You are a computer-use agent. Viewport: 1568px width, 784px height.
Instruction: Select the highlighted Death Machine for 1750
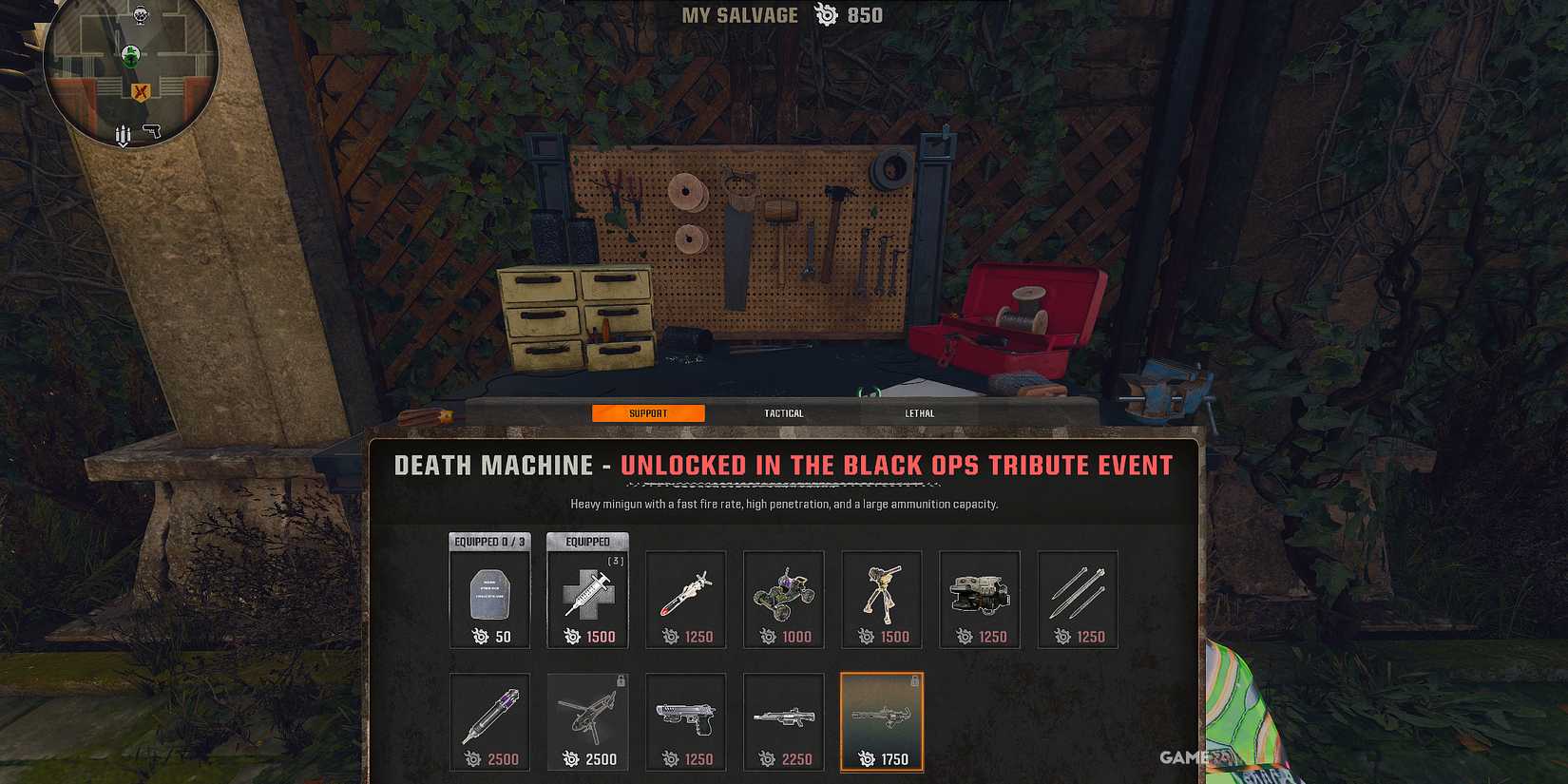[882, 722]
